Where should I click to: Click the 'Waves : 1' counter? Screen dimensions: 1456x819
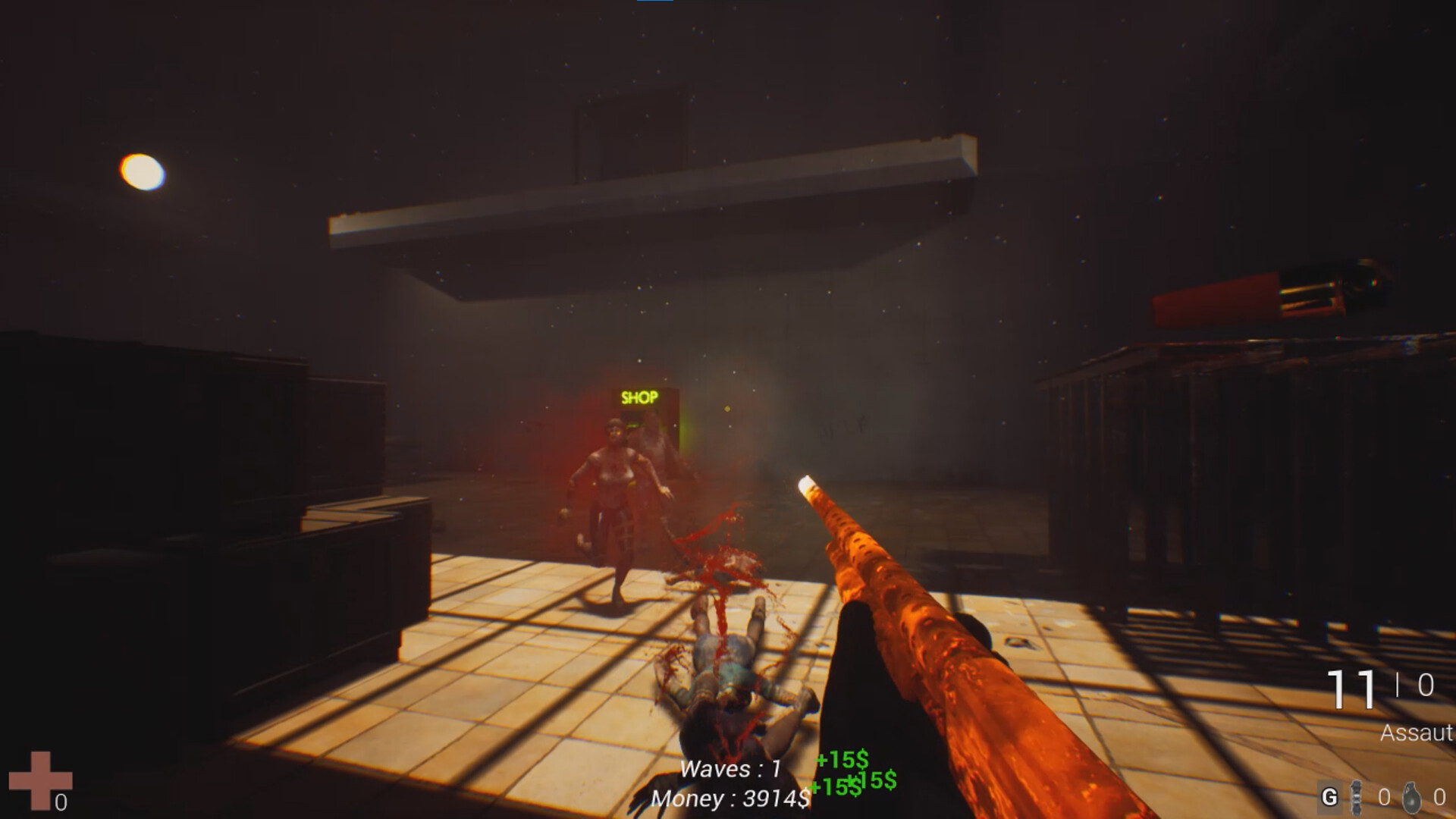pyautogui.click(x=730, y=768)
